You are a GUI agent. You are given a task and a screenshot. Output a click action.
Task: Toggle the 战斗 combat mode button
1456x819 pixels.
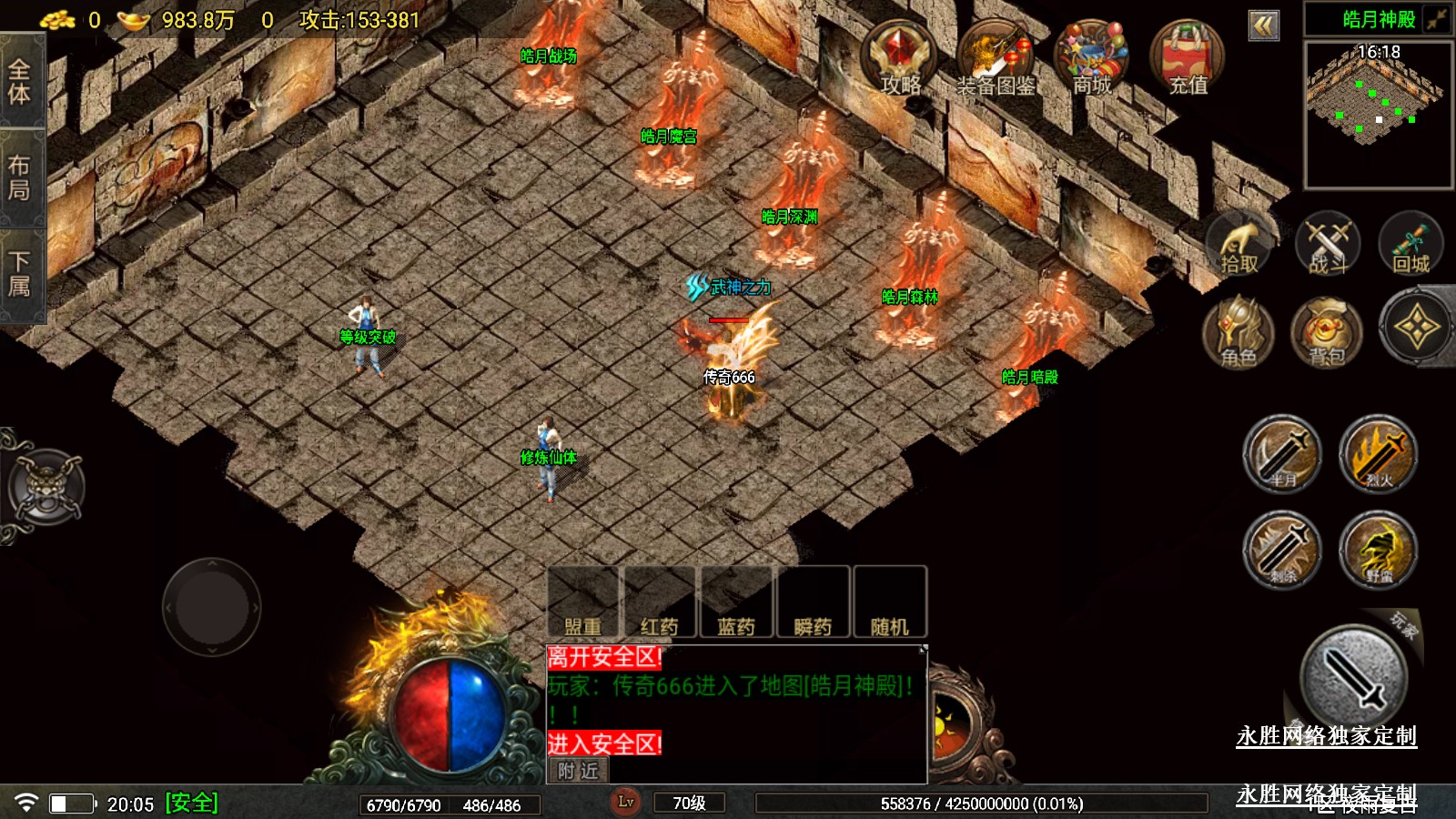[x=1327, y=246]
